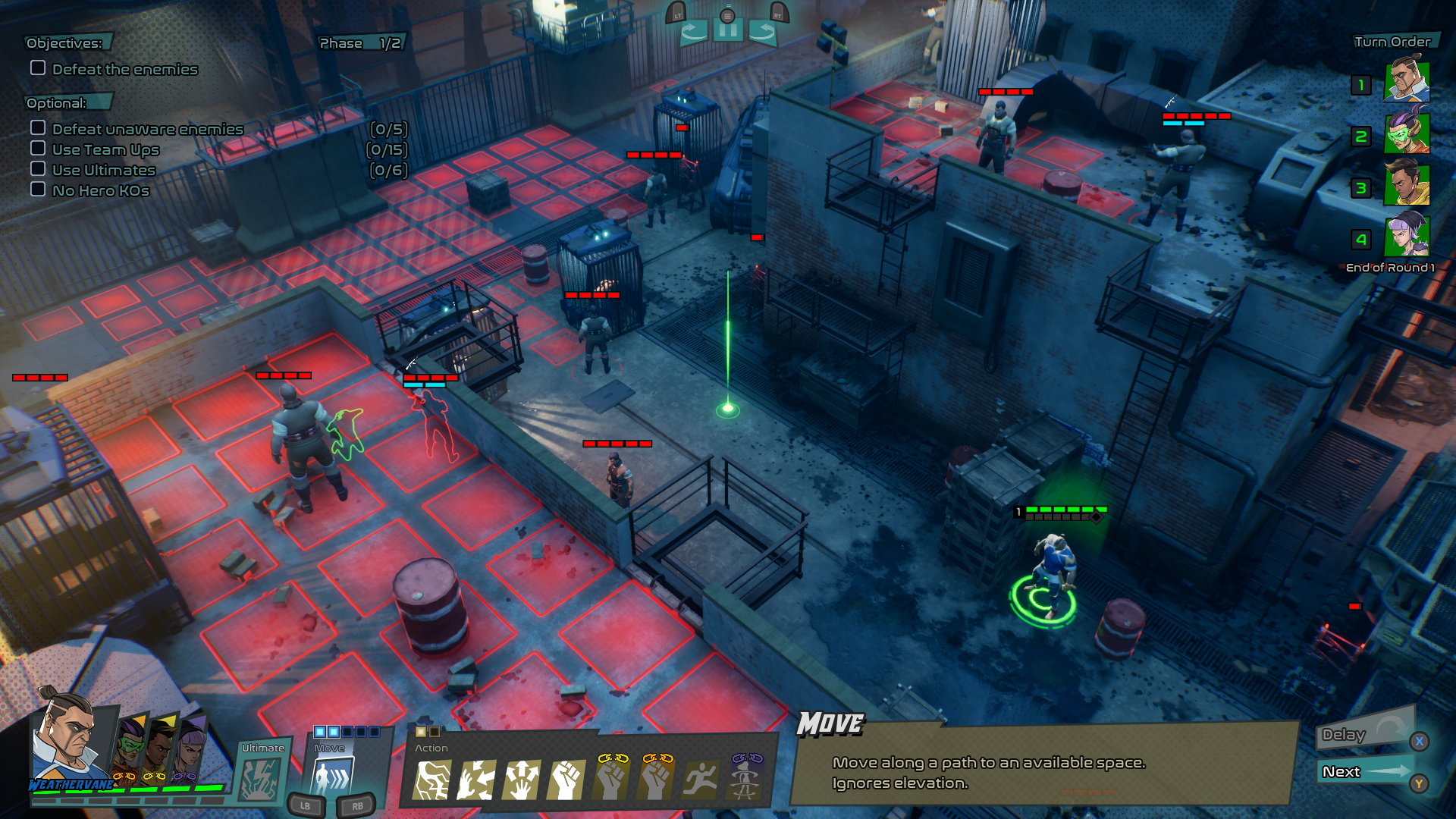Select the orange chained Team Up fist action
The height and width of the screenshot is (819, 1456).
[x=656, y=777]
